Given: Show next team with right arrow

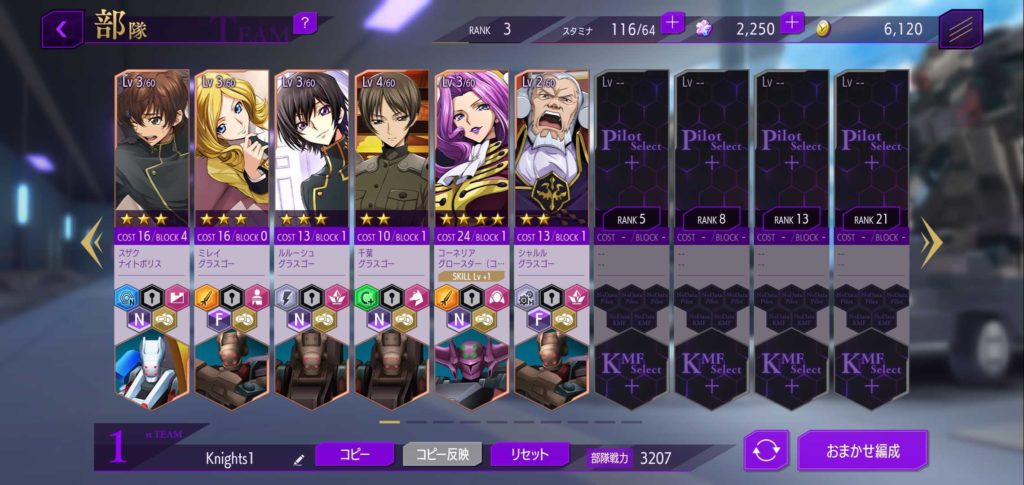Looking at the screenshot, I should (931, 242).
